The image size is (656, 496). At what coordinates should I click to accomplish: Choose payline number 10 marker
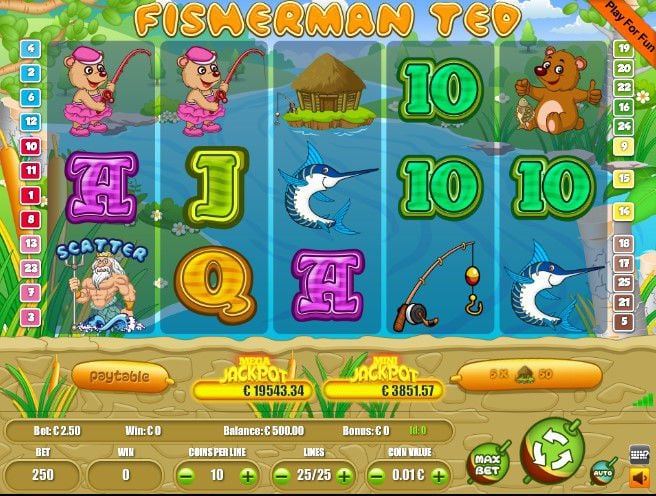point(30,146)
